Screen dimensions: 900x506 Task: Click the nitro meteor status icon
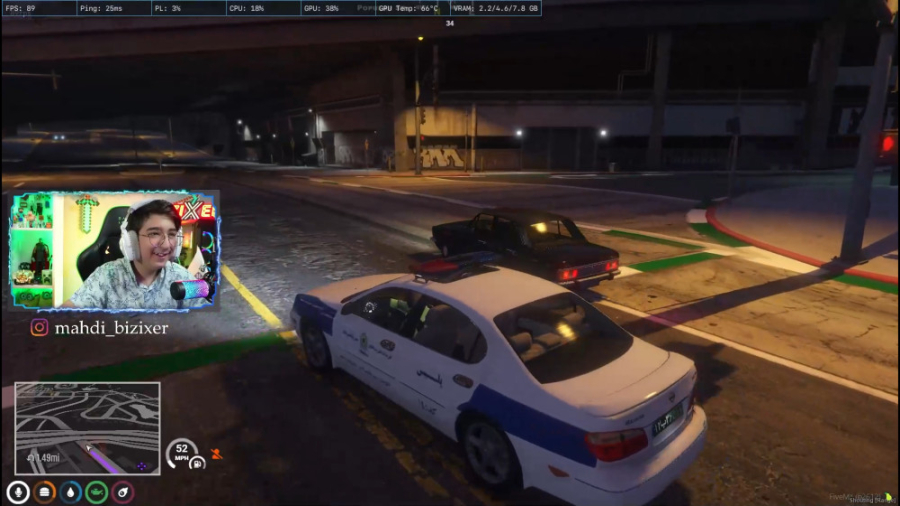click(x=123, y=492)
